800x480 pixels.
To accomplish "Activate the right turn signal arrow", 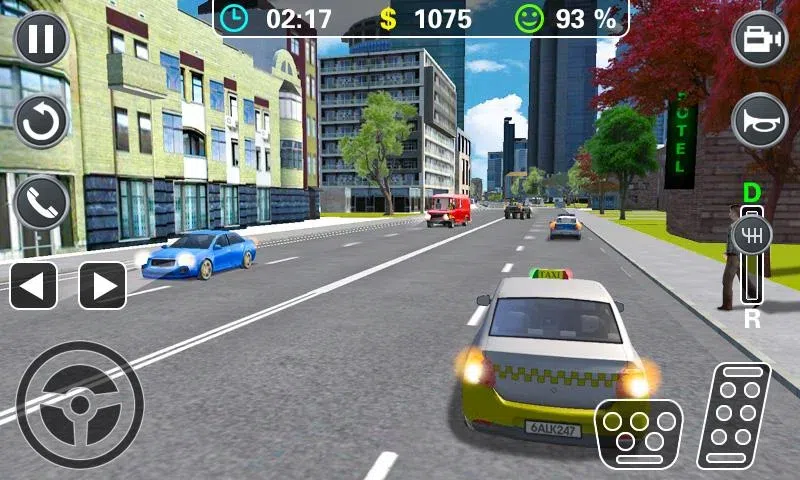I will coord(102,286).
